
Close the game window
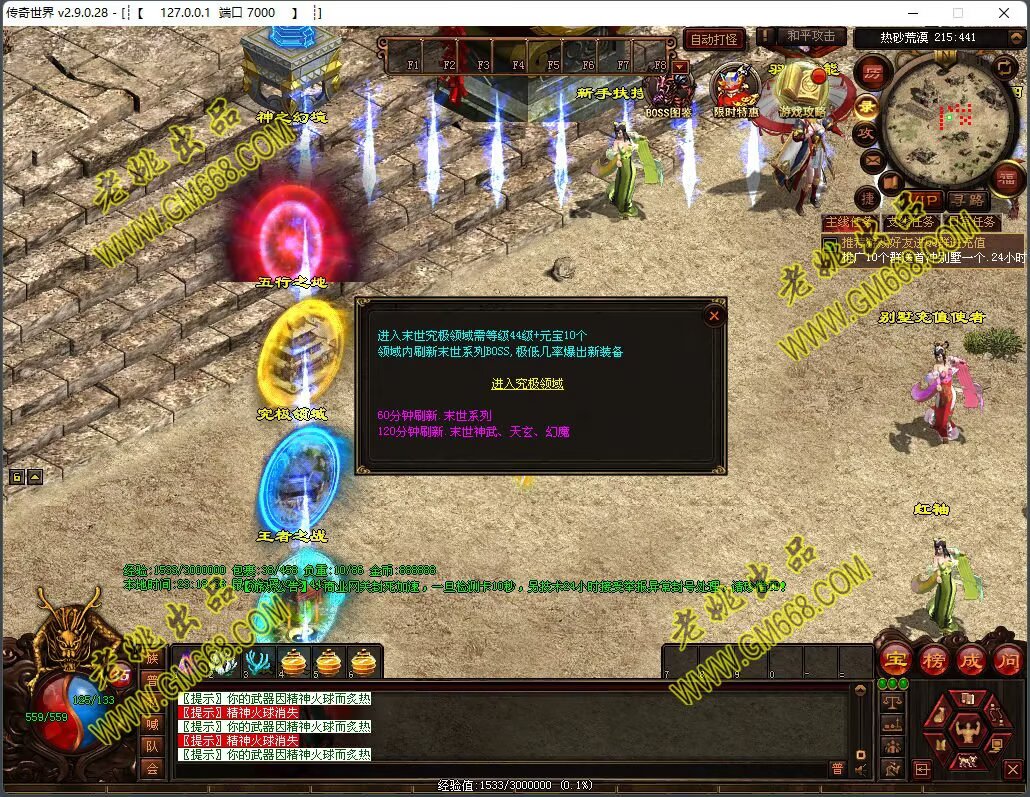pos(1004,13)
